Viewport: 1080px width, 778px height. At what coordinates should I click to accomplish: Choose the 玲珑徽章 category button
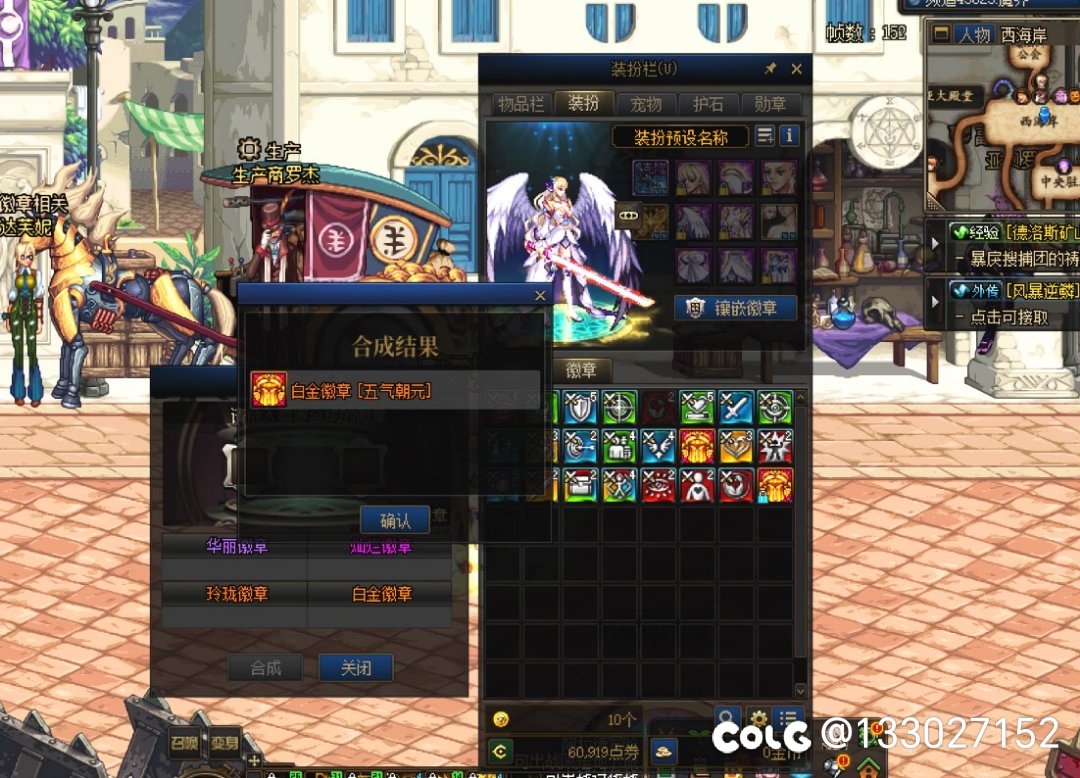(236, 594)
